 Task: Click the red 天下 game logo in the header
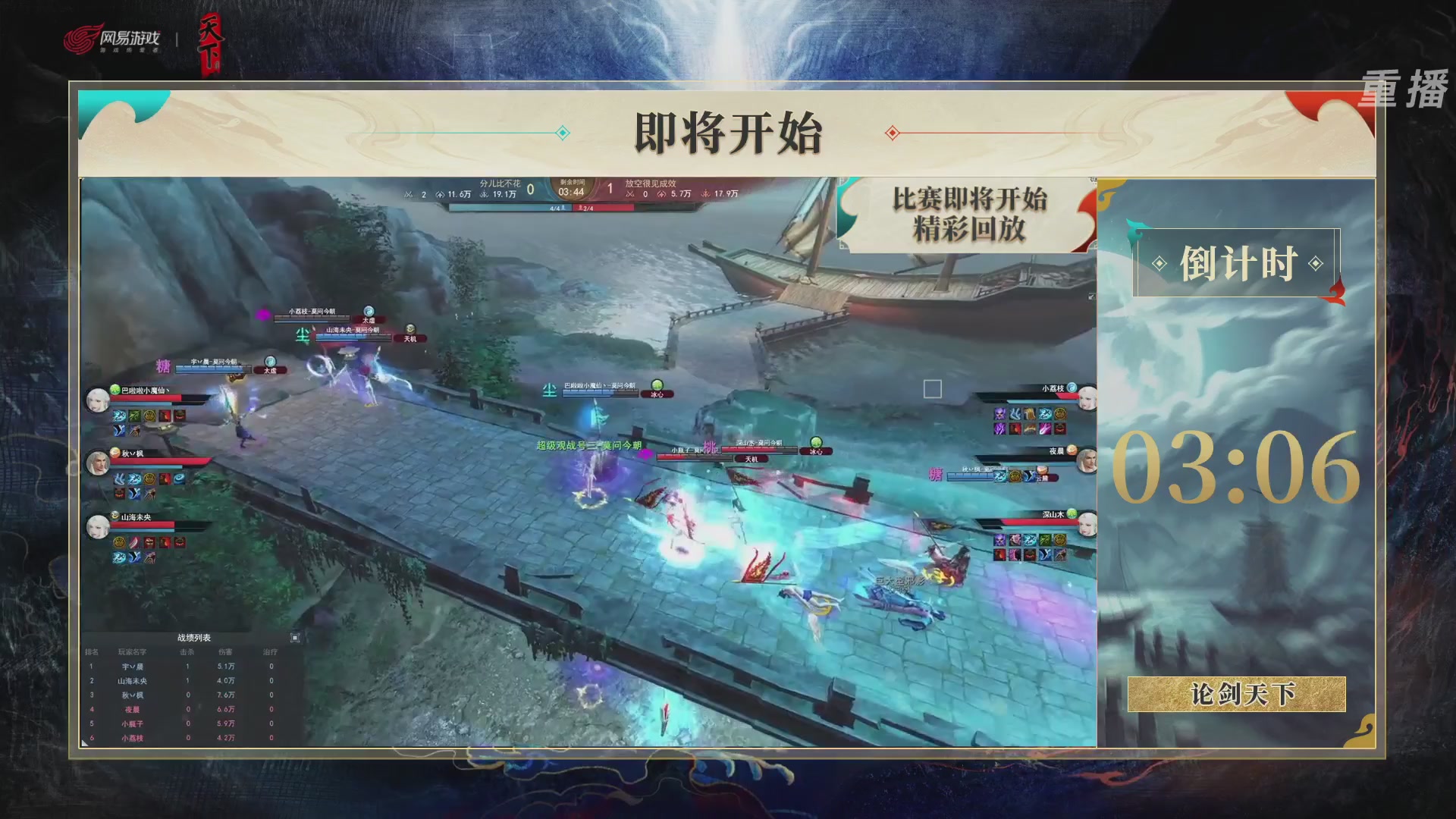click(x=212, y=42)
